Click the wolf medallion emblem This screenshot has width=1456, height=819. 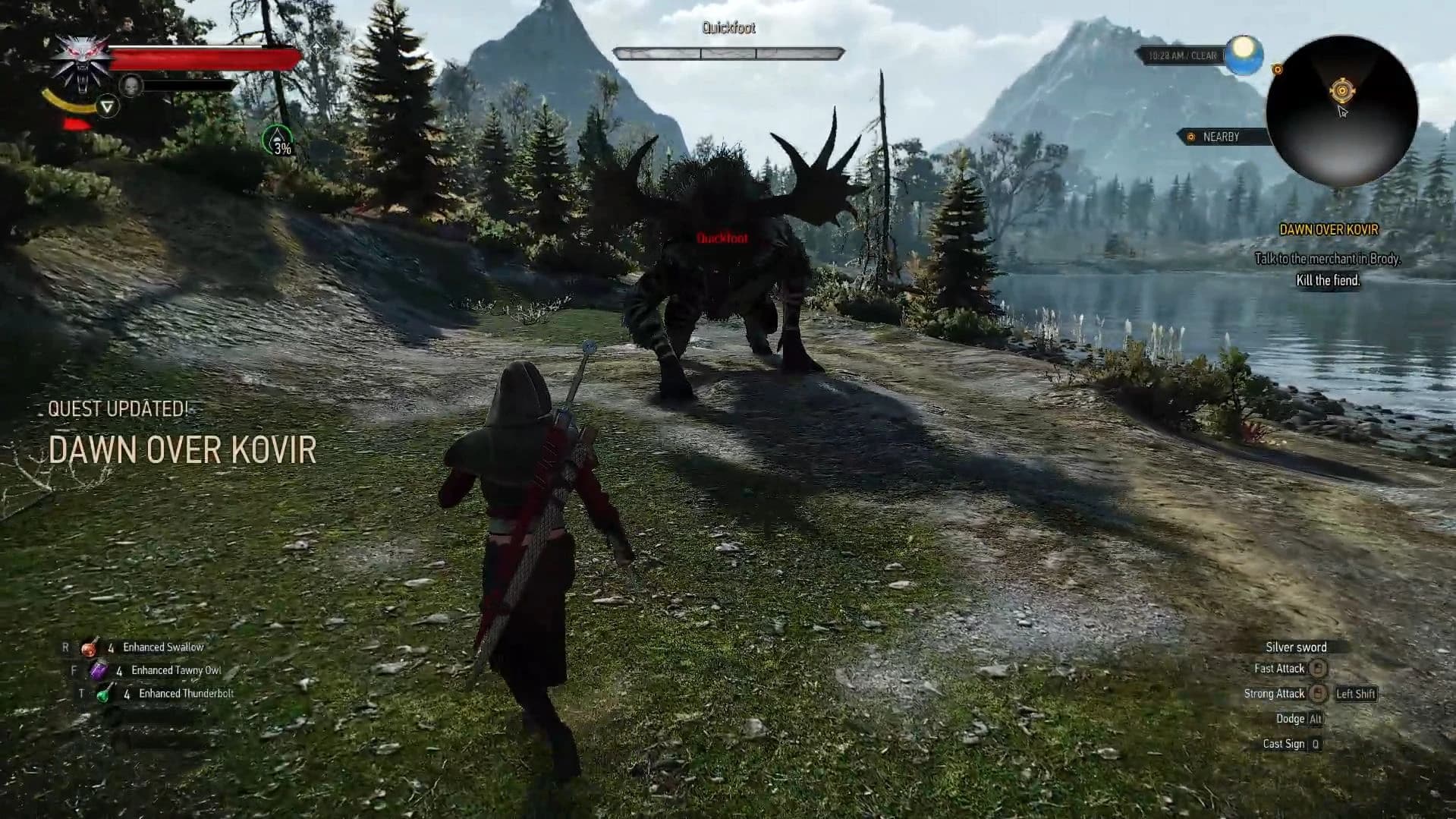click(81, 61)
